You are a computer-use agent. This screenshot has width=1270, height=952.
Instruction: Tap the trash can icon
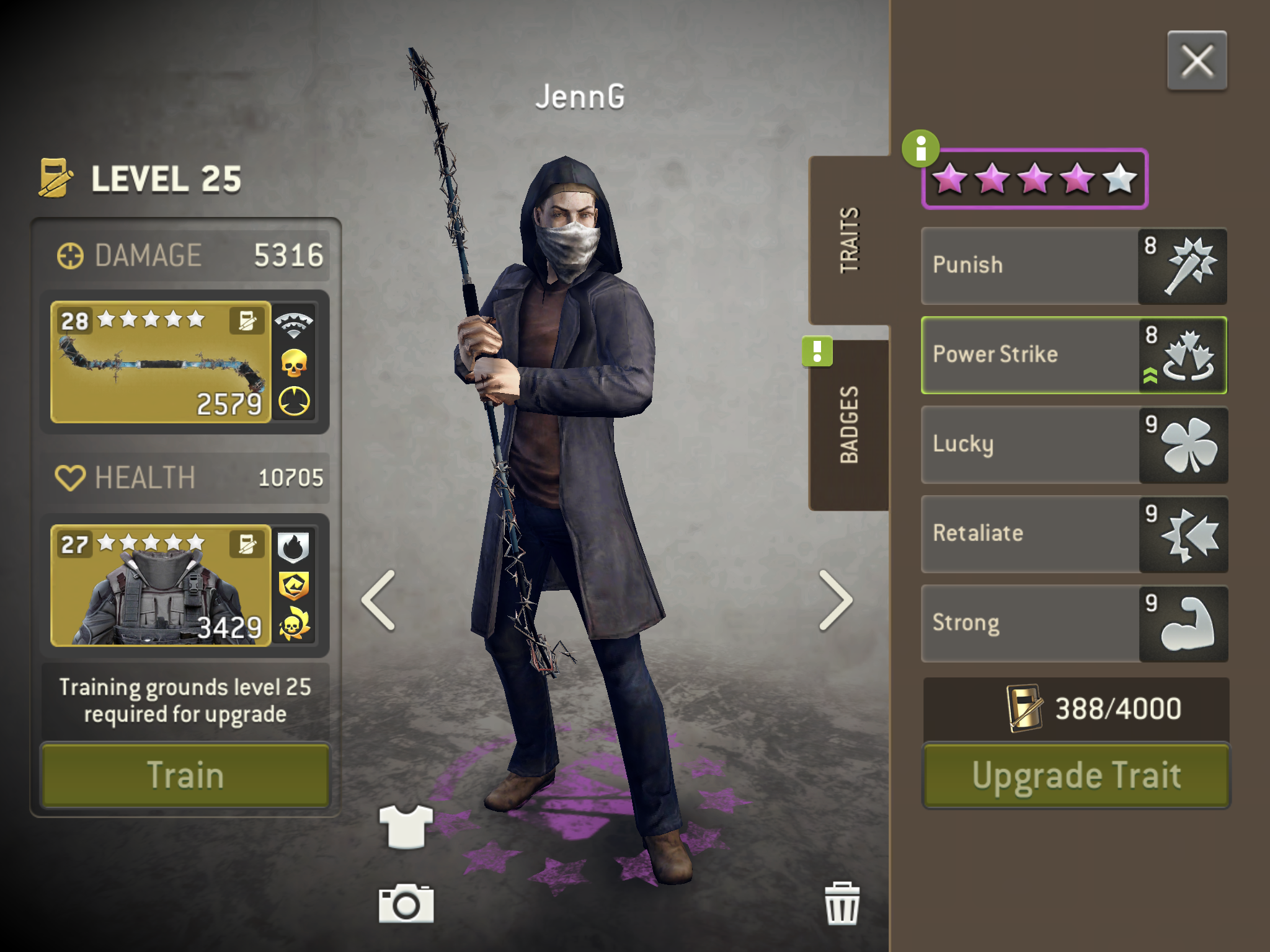(841, 904)
